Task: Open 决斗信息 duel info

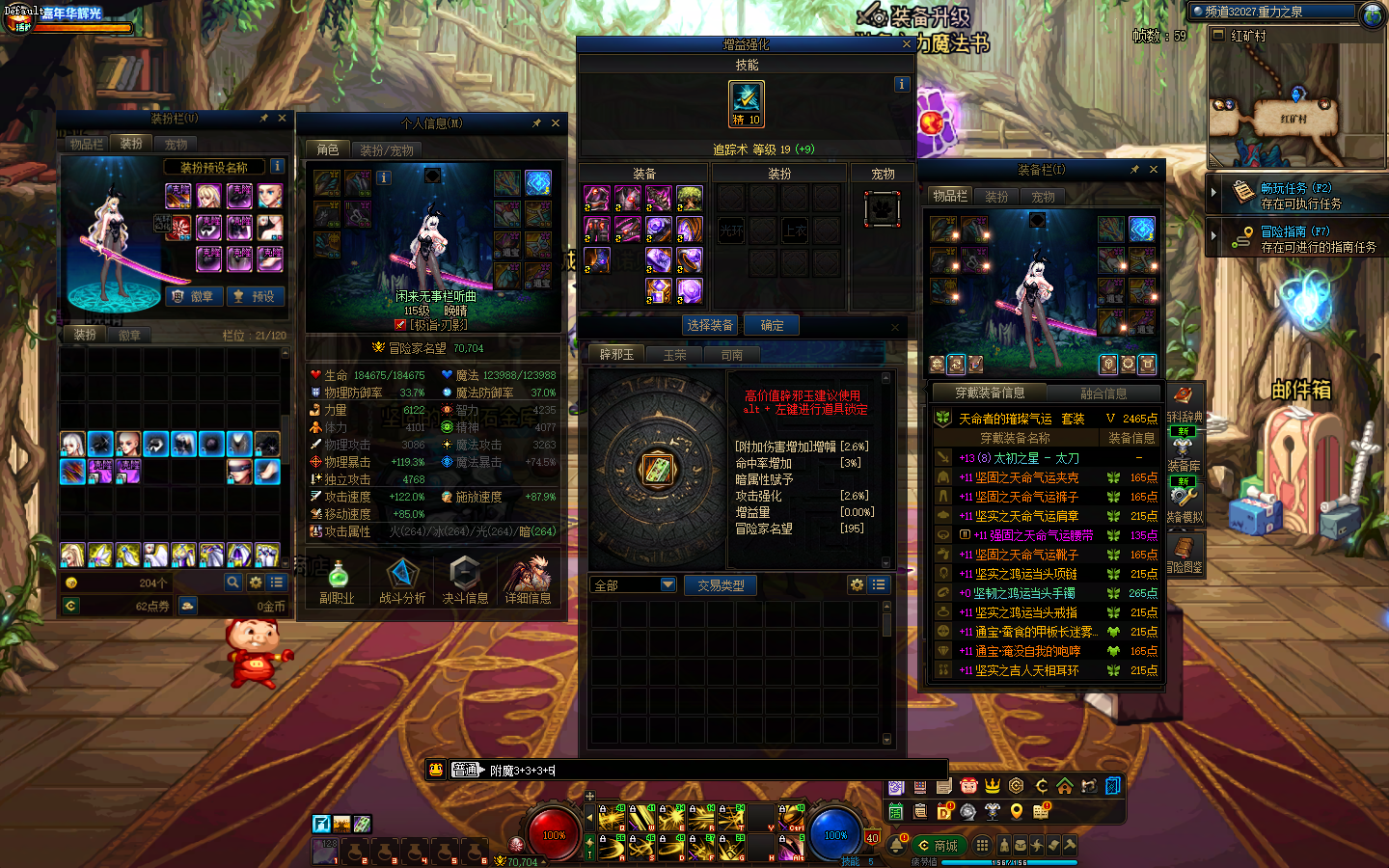Action: click(x=465, y=581)
